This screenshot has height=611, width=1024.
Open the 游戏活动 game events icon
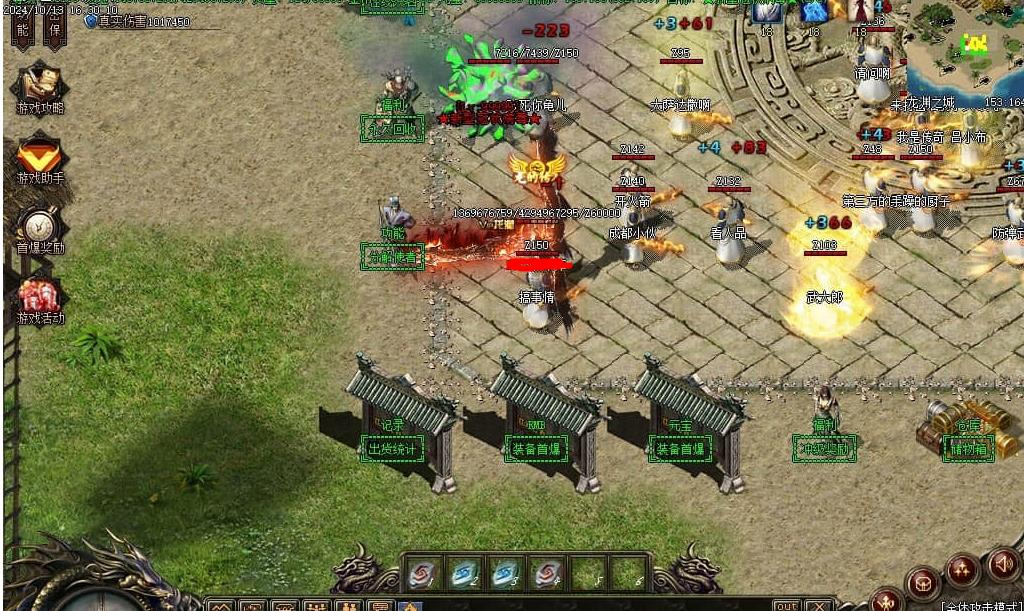pos(40,296)
